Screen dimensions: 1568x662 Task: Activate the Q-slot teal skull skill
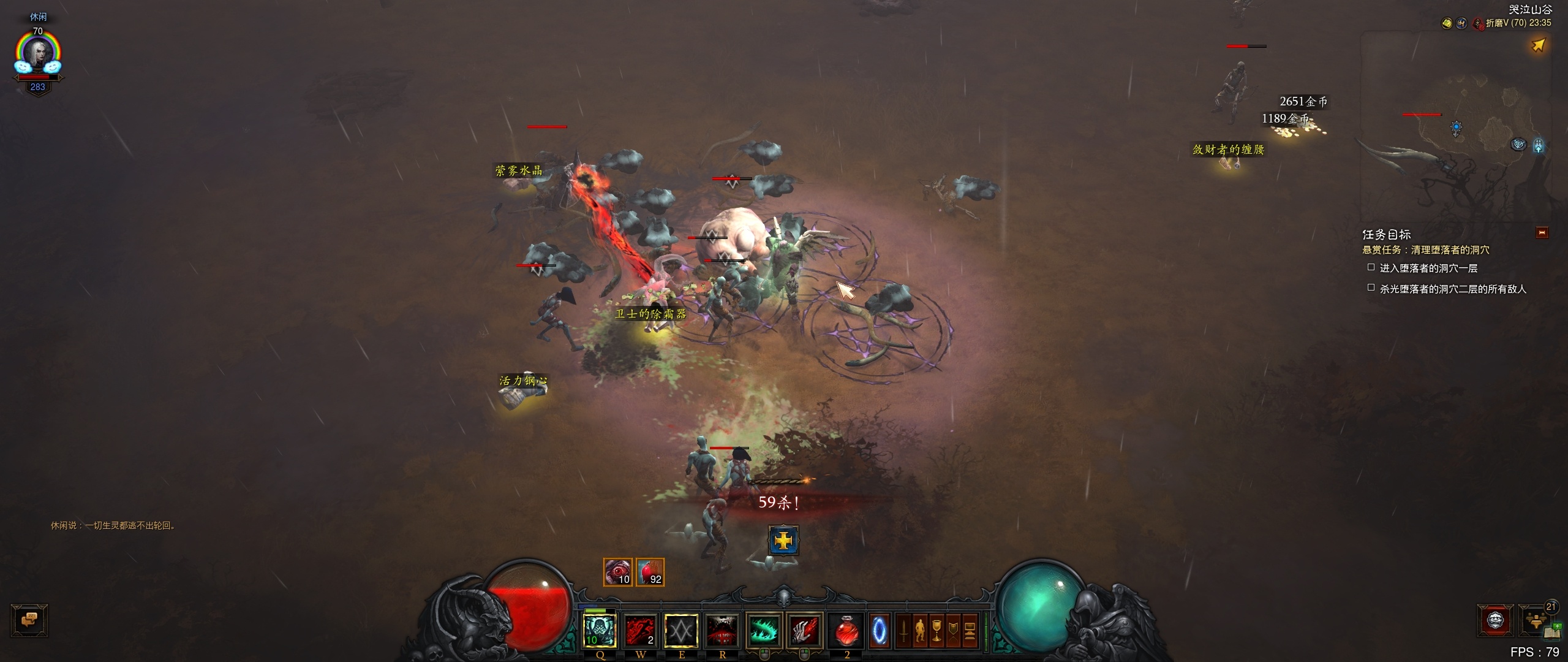[599, 630]
